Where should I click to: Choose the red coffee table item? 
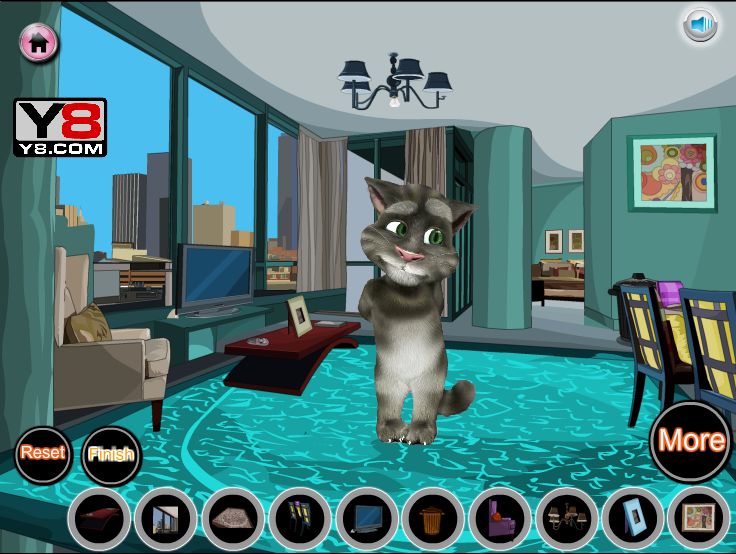pos(99,518)
